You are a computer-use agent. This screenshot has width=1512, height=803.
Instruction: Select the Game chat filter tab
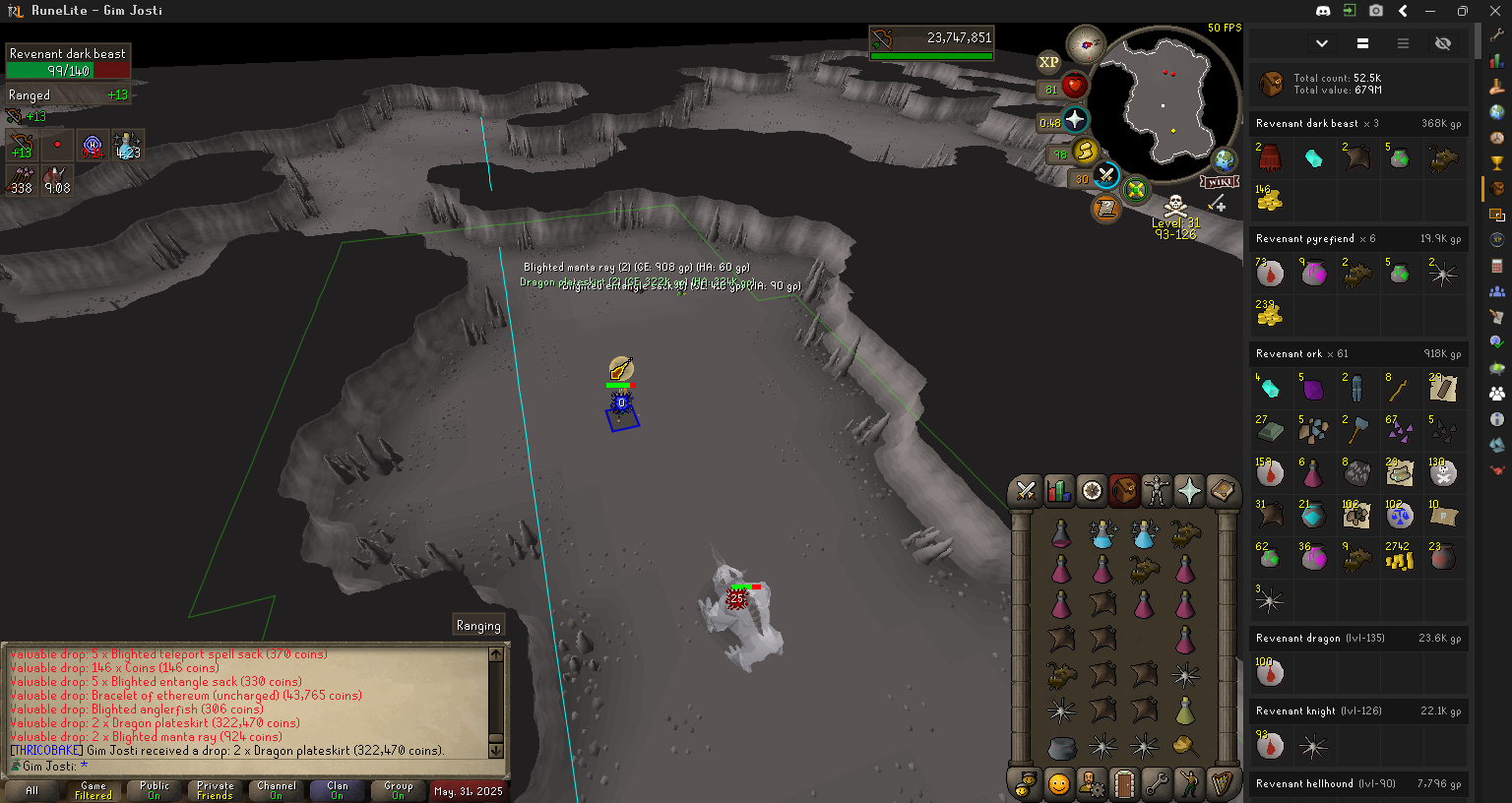click(94, 790)
